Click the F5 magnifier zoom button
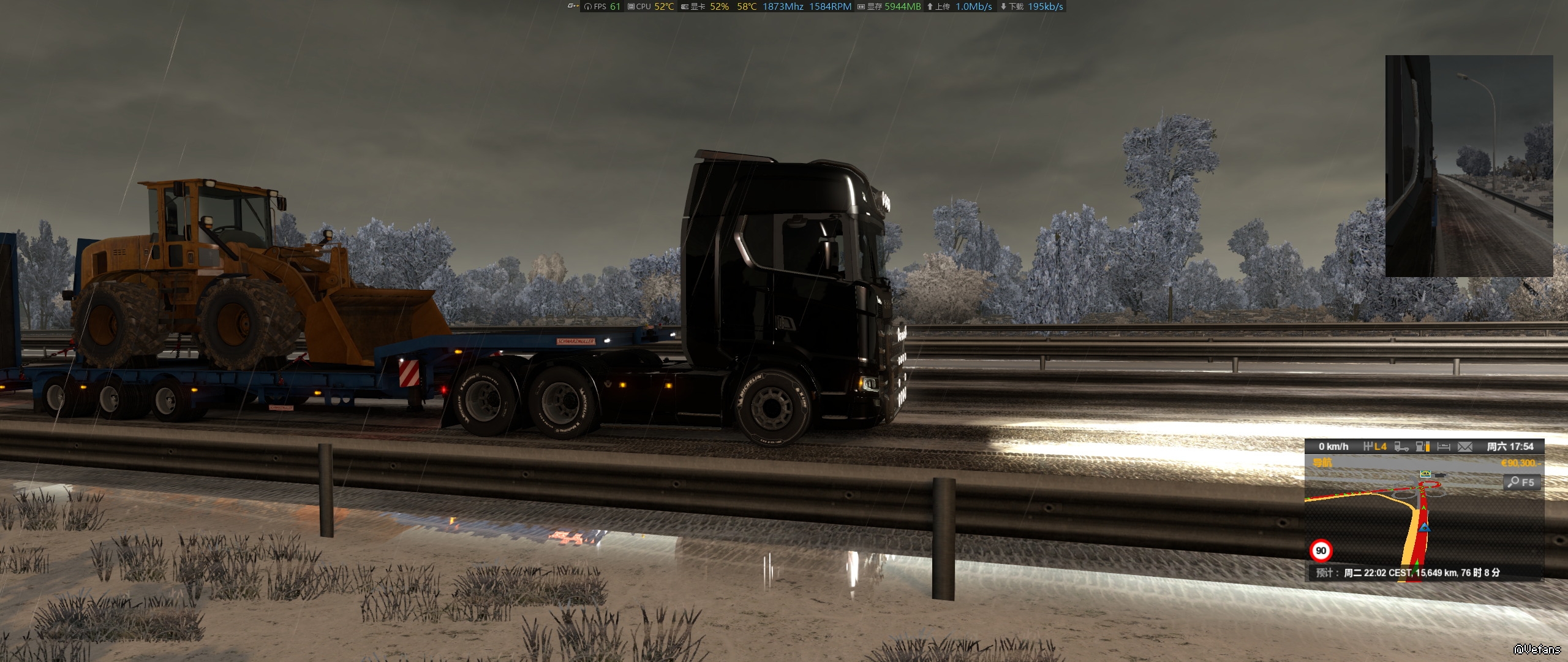The image size is (1568, 662). tap(1521, 482)
